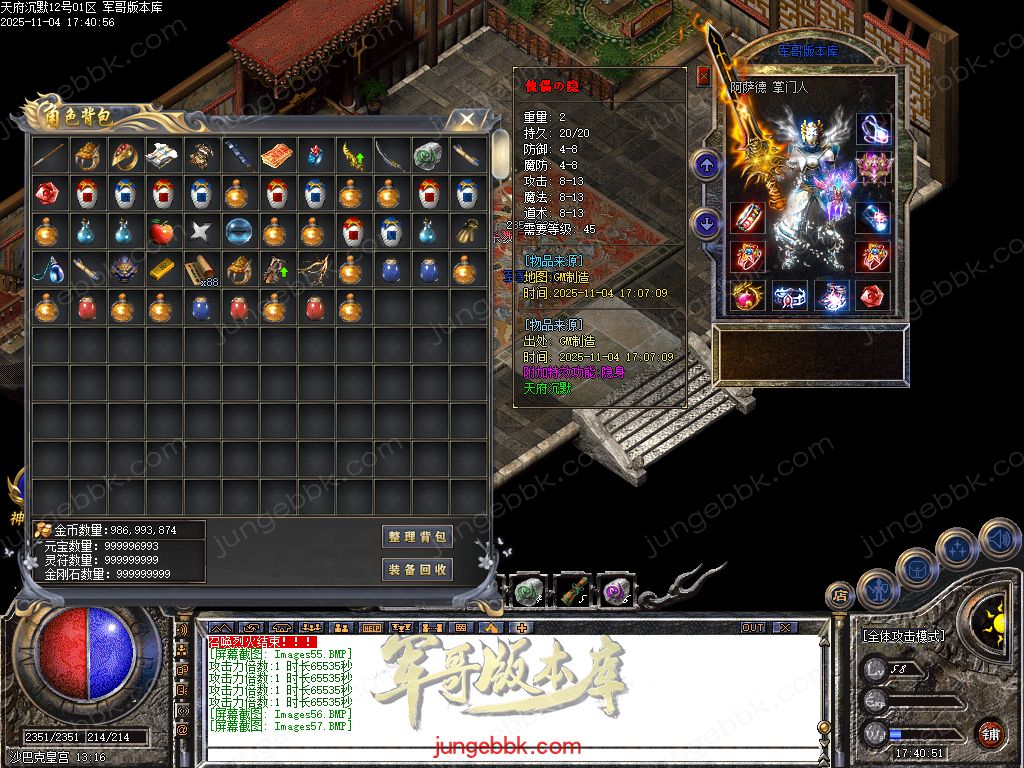
Task: Click the up arrow on equipment panel
Action: [x=707, y=165]
